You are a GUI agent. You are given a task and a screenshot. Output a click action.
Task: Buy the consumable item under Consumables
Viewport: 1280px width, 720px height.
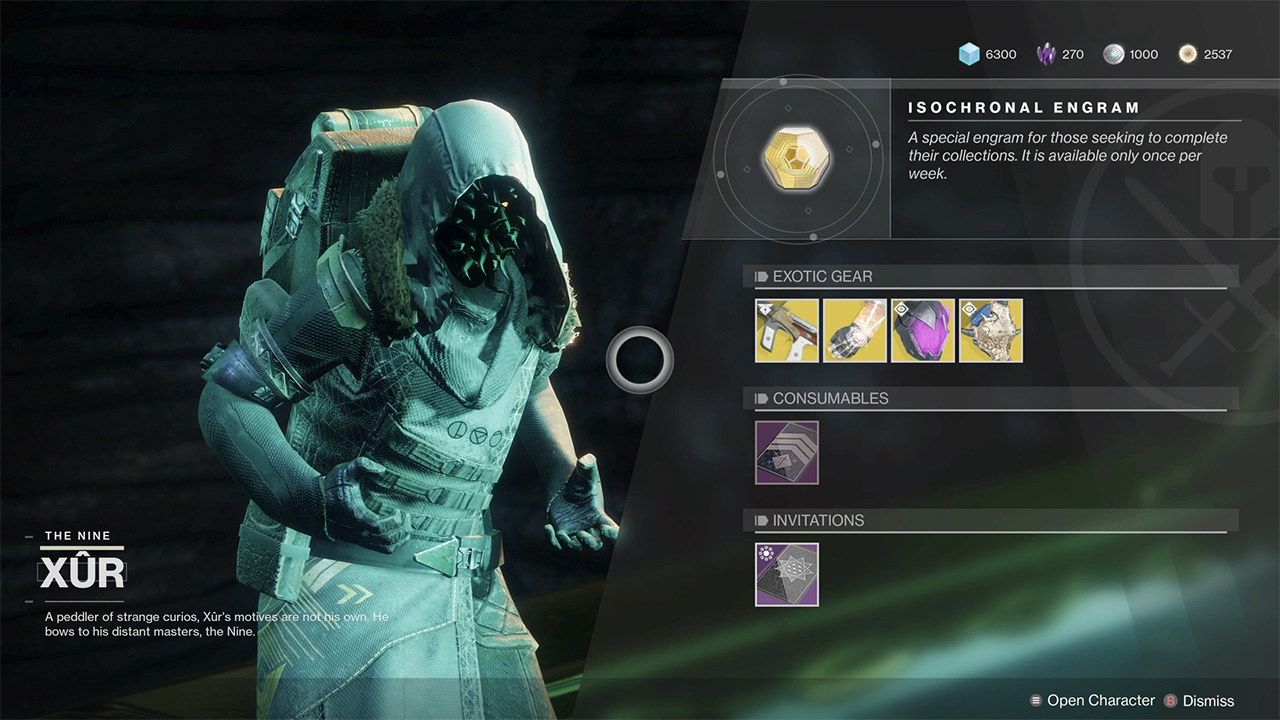tap(787, 452)
